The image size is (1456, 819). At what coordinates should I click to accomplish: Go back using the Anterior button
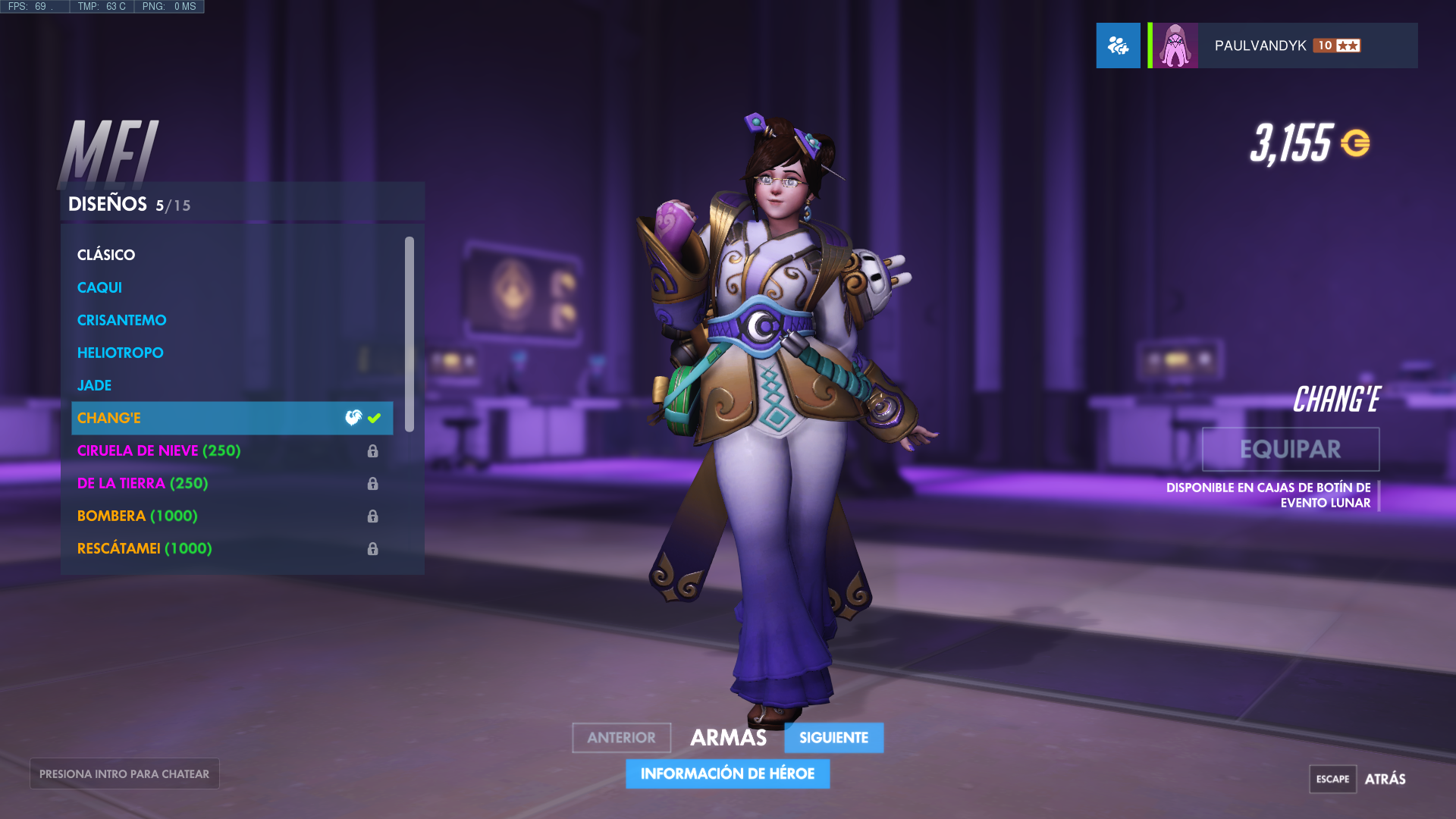click(621, 737)
